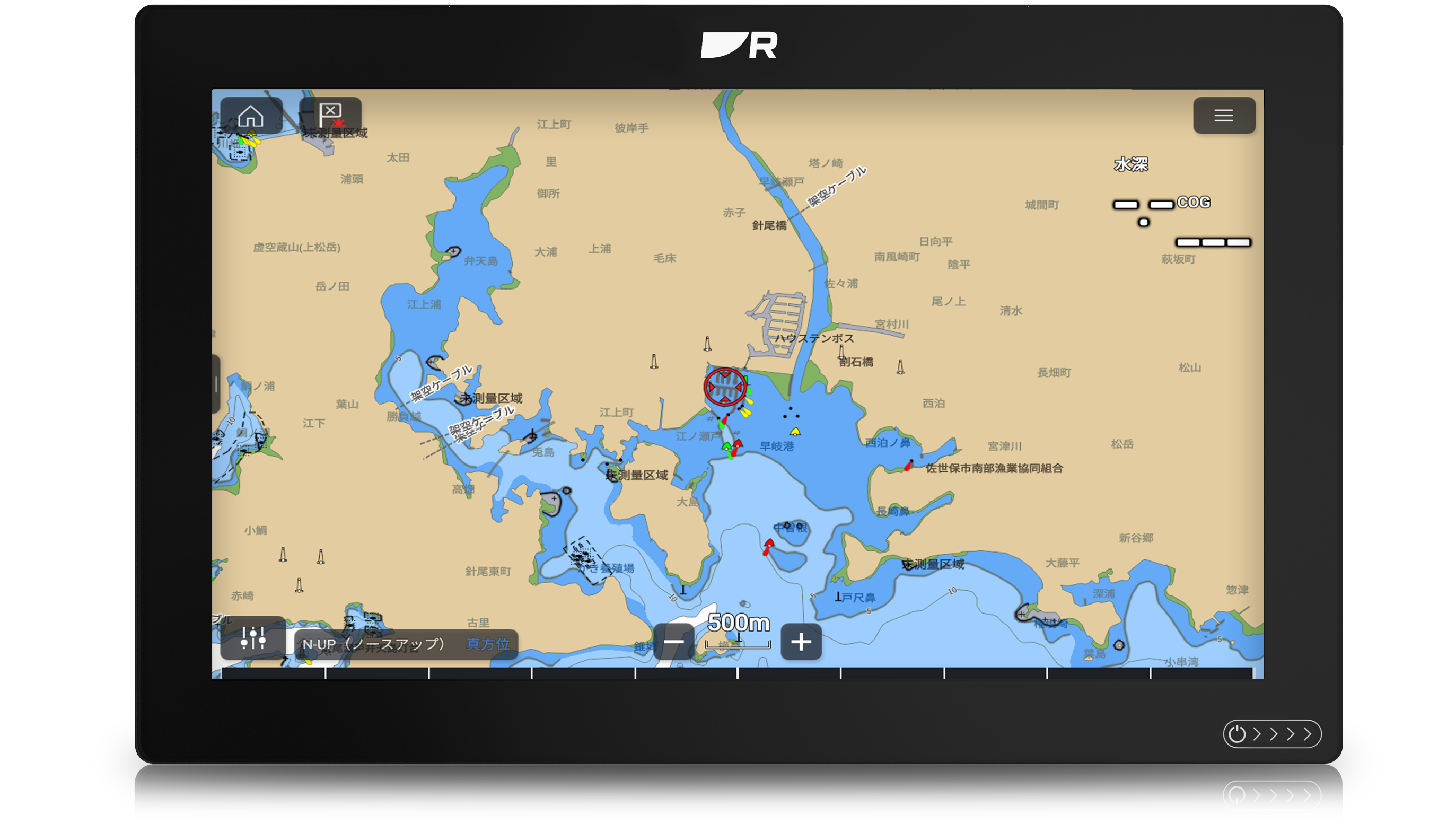
Task: Expand the left edge sidebar handle
Action: (216, 384)
